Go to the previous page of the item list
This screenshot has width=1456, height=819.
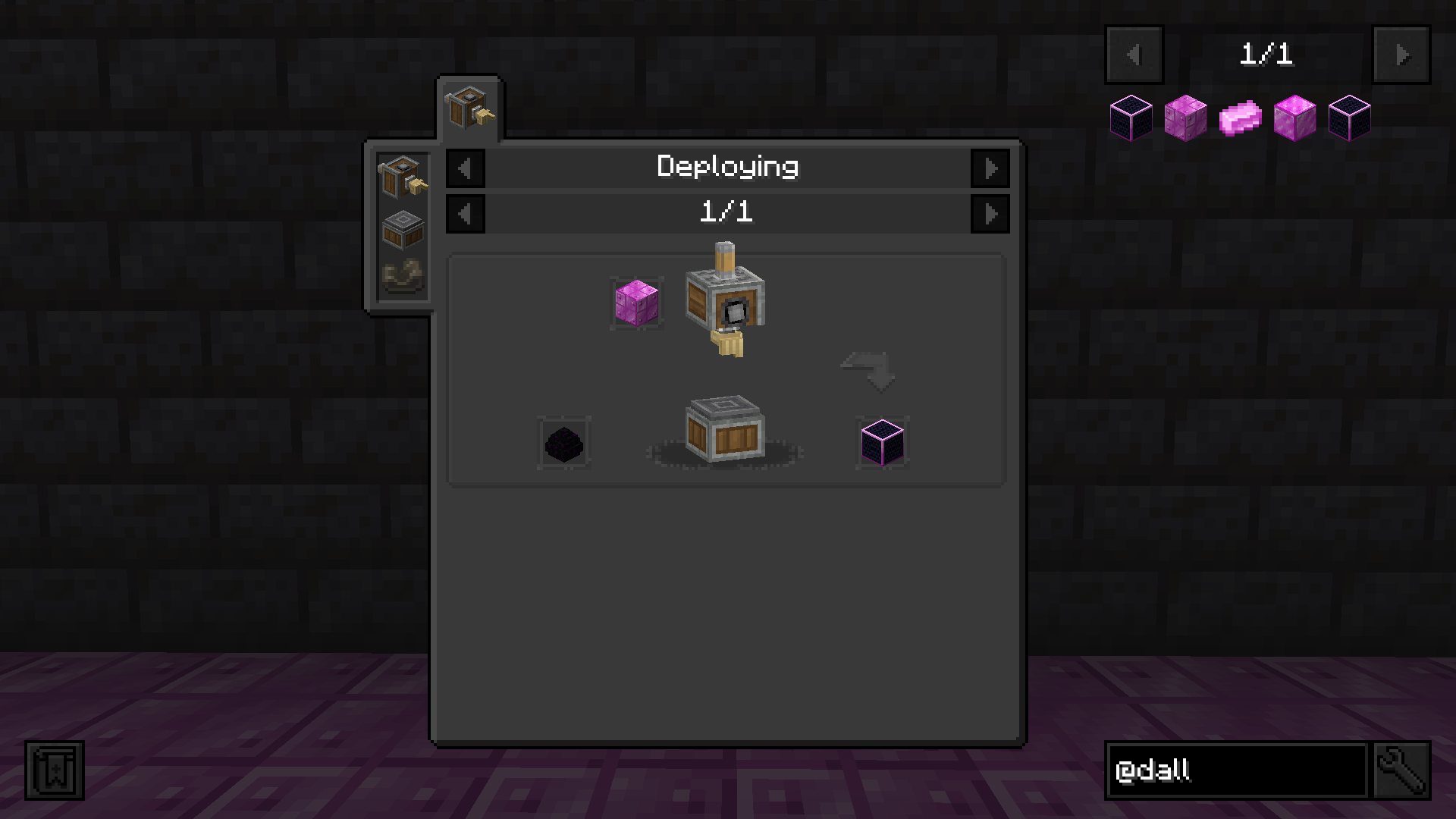tap(1134, 55)
